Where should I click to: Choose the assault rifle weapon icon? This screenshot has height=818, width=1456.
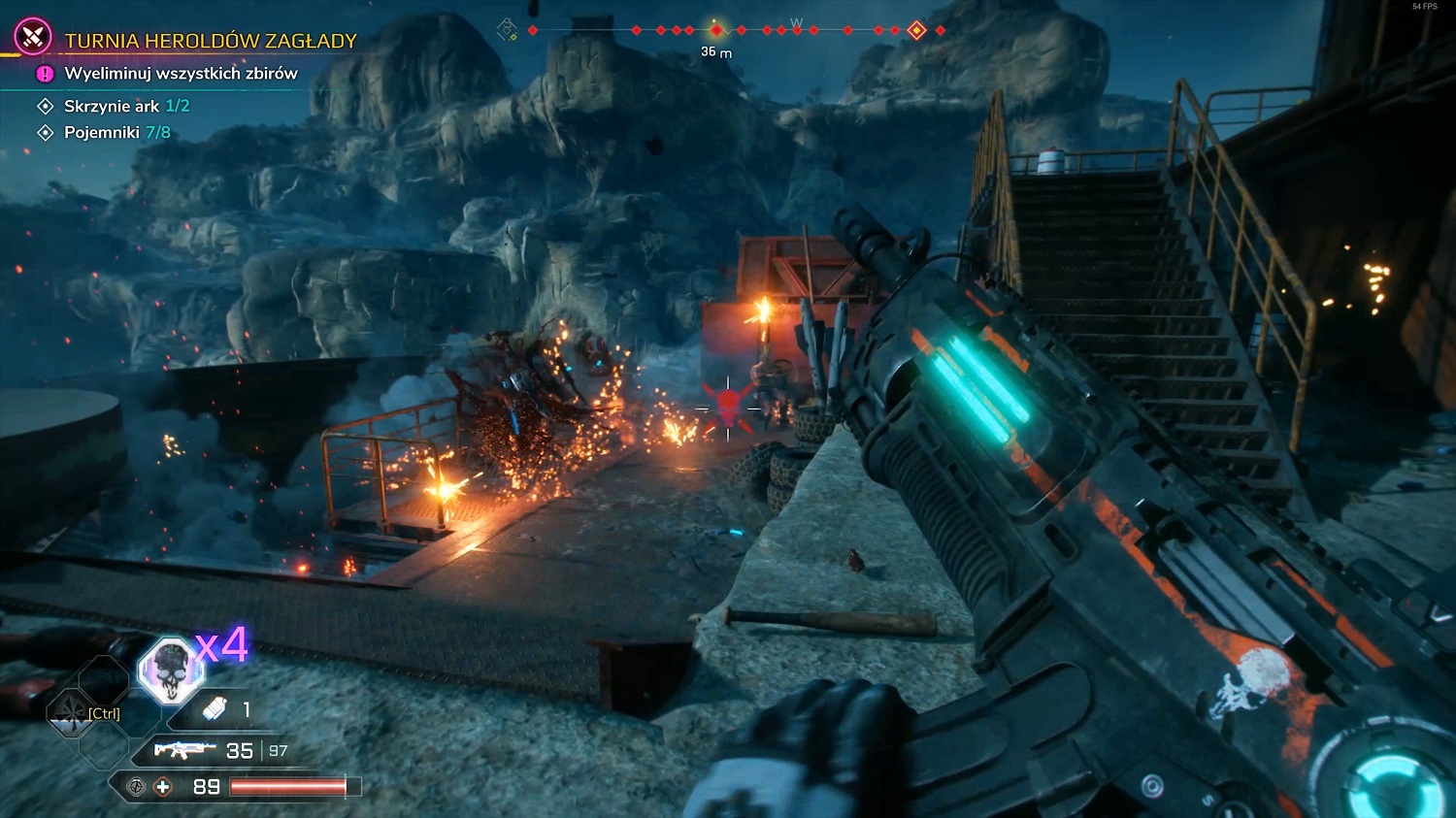click(184, 750)
